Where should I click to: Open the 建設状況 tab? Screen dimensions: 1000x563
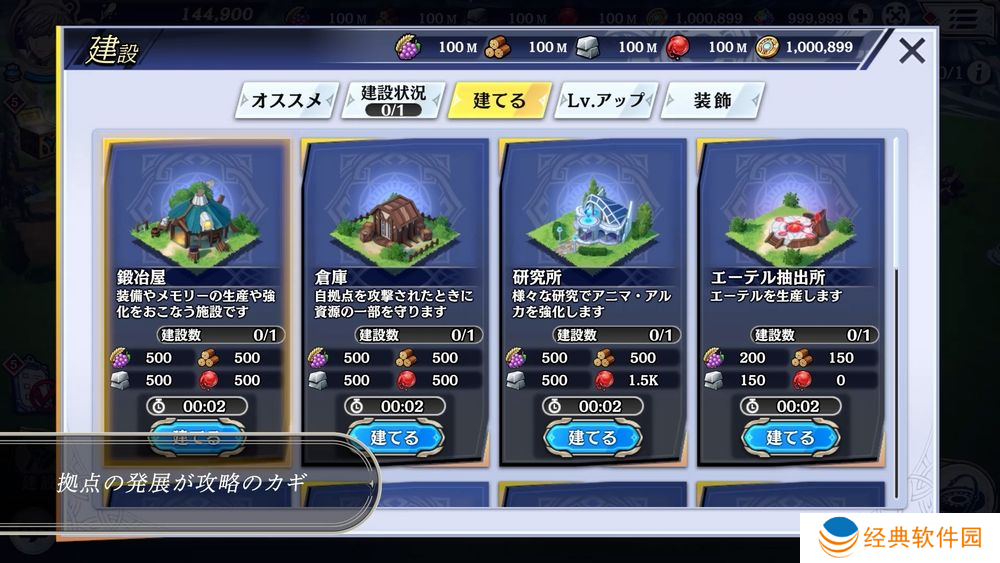pyautogui.click(x=393, y=100)
